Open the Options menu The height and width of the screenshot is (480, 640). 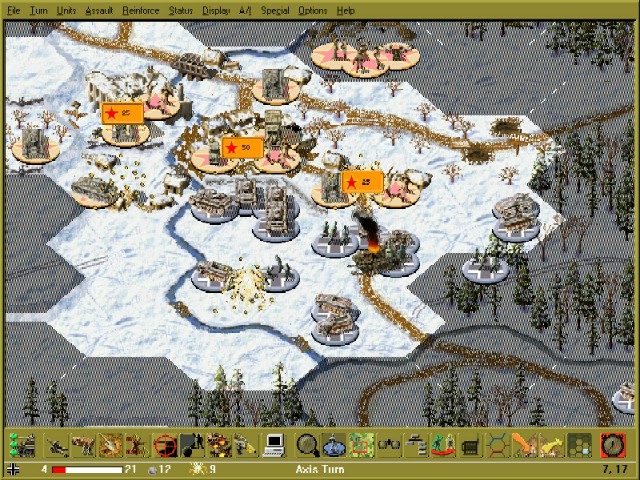312,10
